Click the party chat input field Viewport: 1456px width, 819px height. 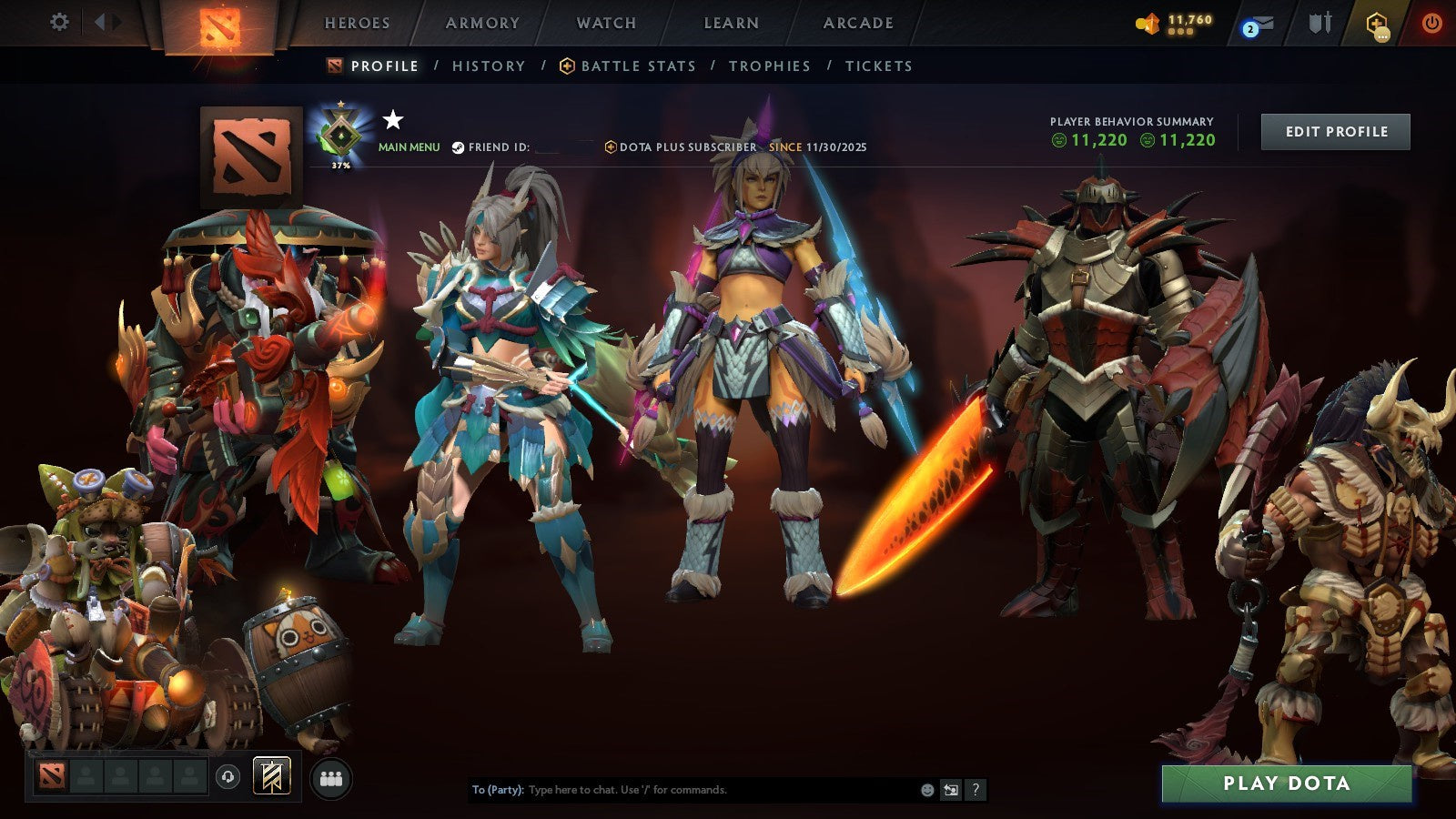682,791
